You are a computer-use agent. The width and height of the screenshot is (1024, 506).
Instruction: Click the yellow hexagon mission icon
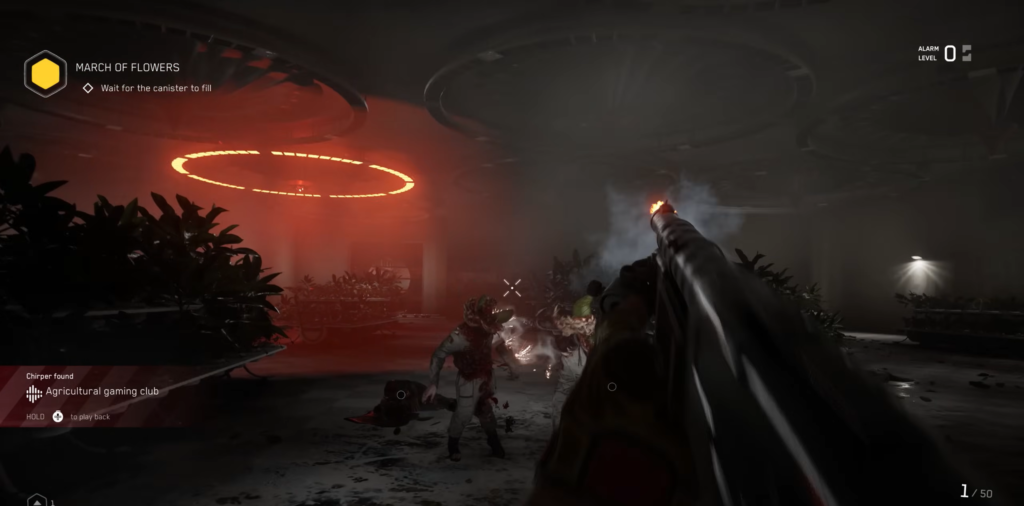tap(45, 74)
